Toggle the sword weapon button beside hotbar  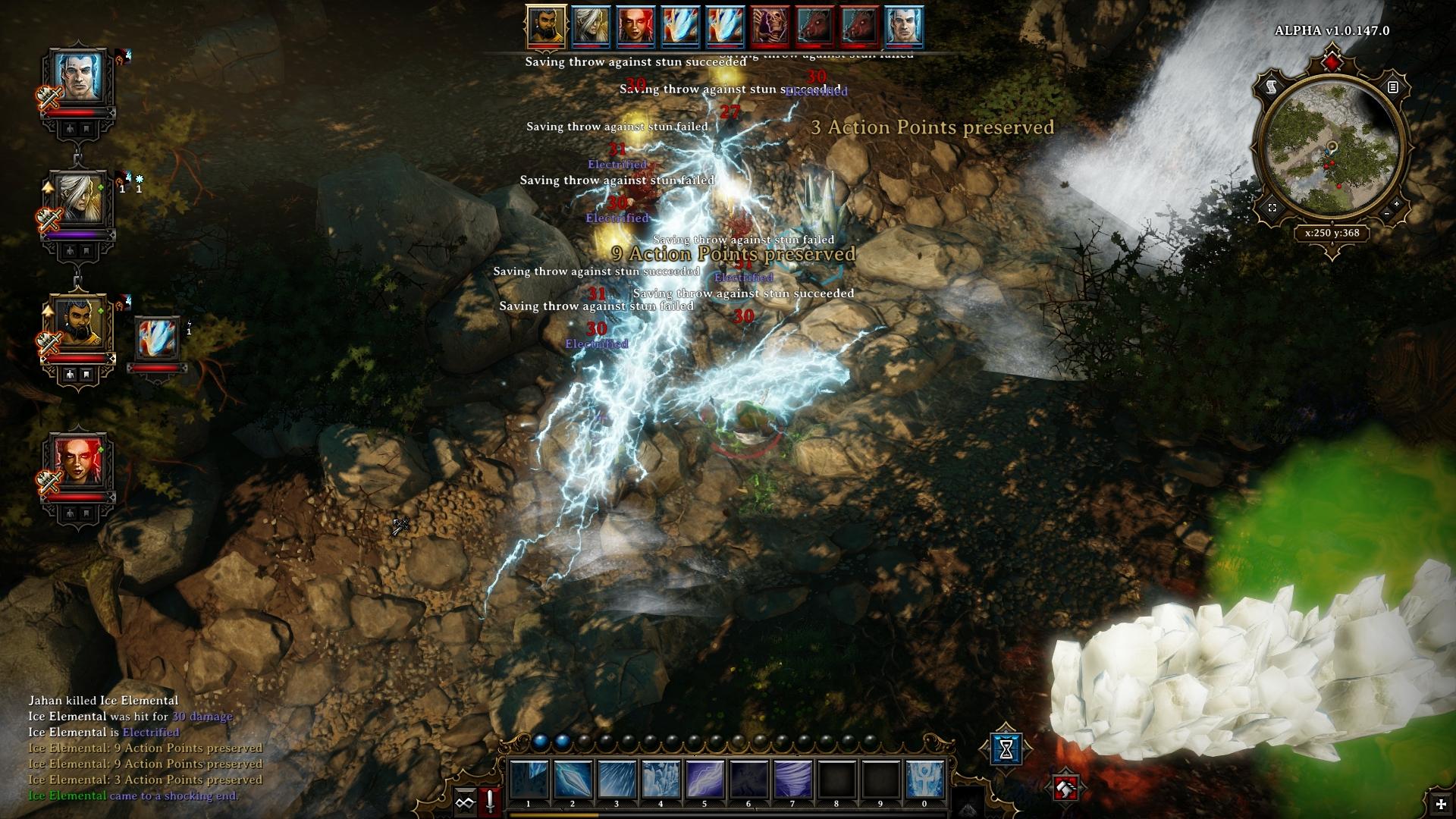[491, 801]
